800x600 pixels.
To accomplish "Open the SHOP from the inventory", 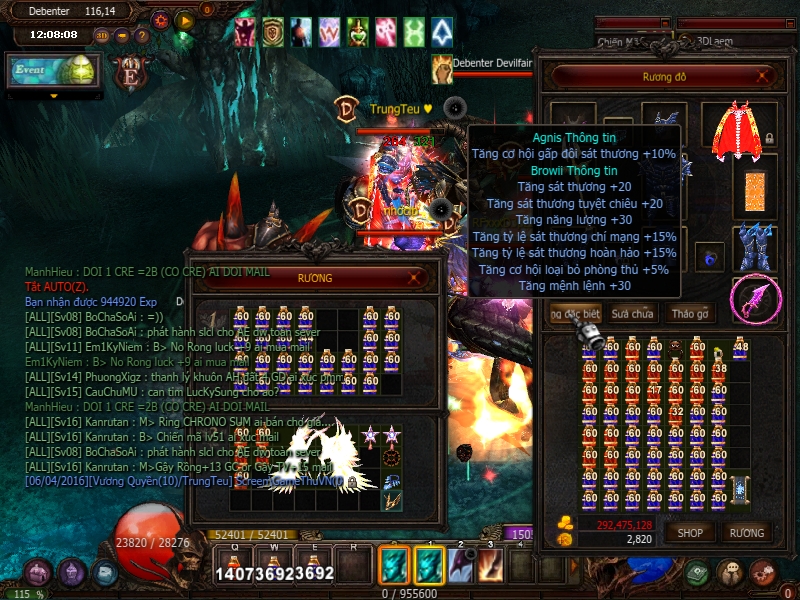I will 690,533.
